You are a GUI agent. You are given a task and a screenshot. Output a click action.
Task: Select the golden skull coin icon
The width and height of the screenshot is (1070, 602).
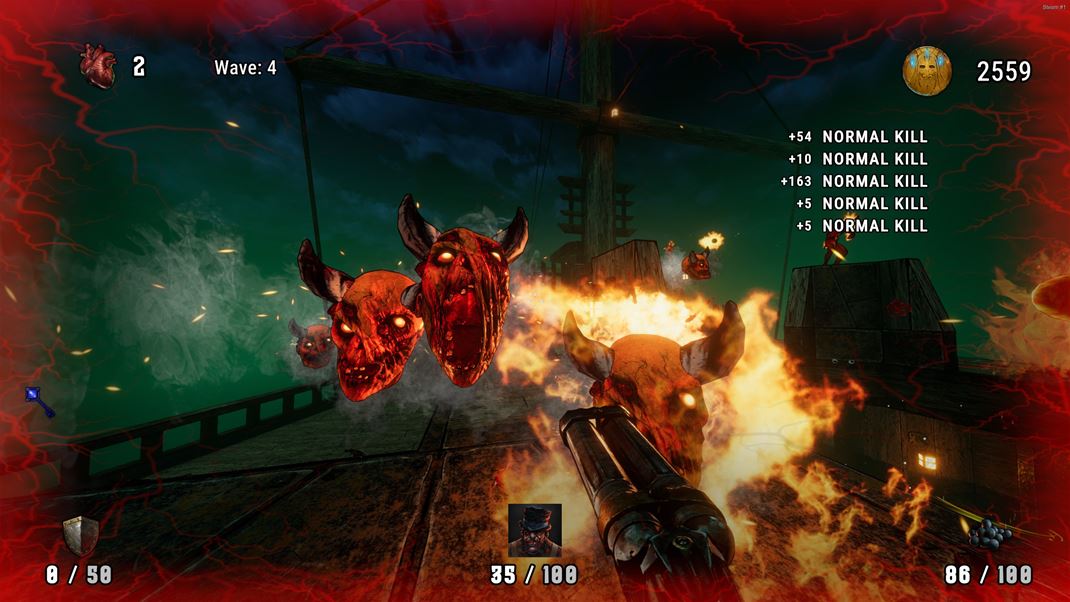coord(927,71)
